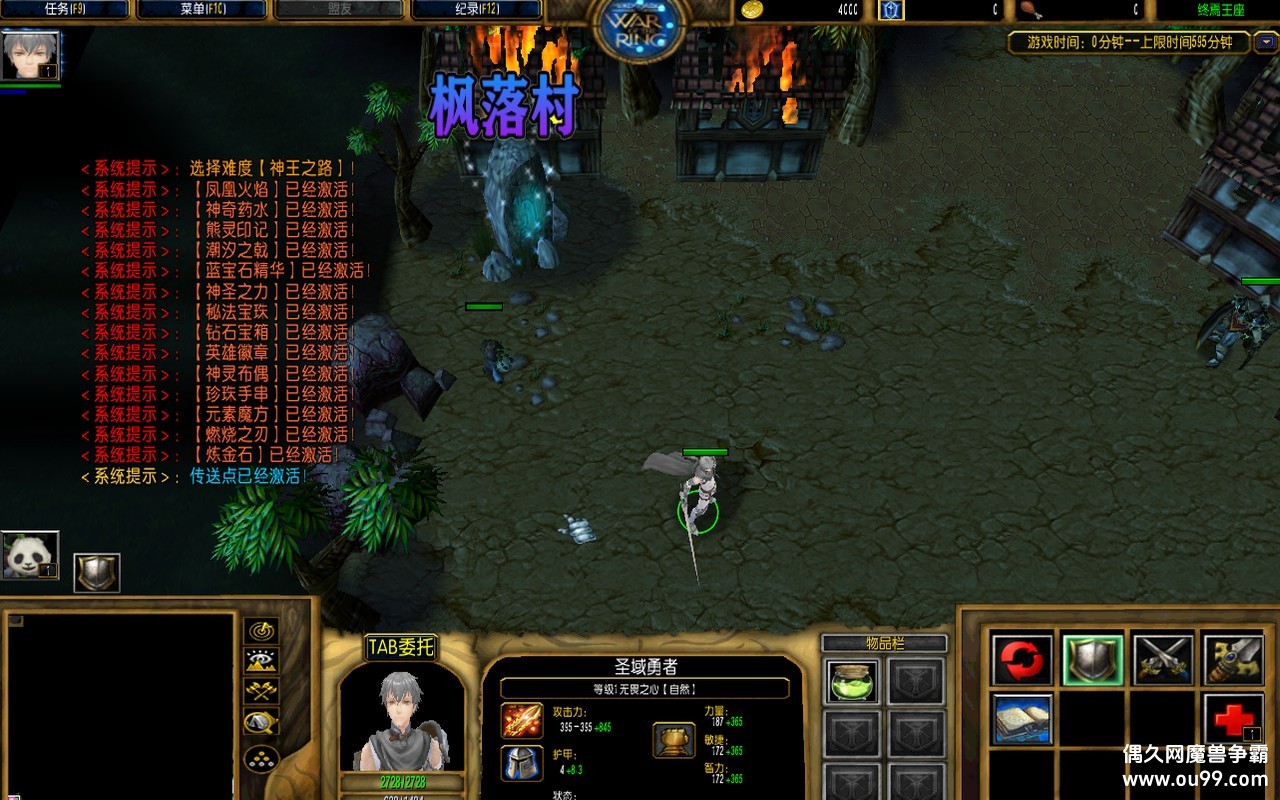Toggle minimap ally colour mode (crossed axes)

261,691
